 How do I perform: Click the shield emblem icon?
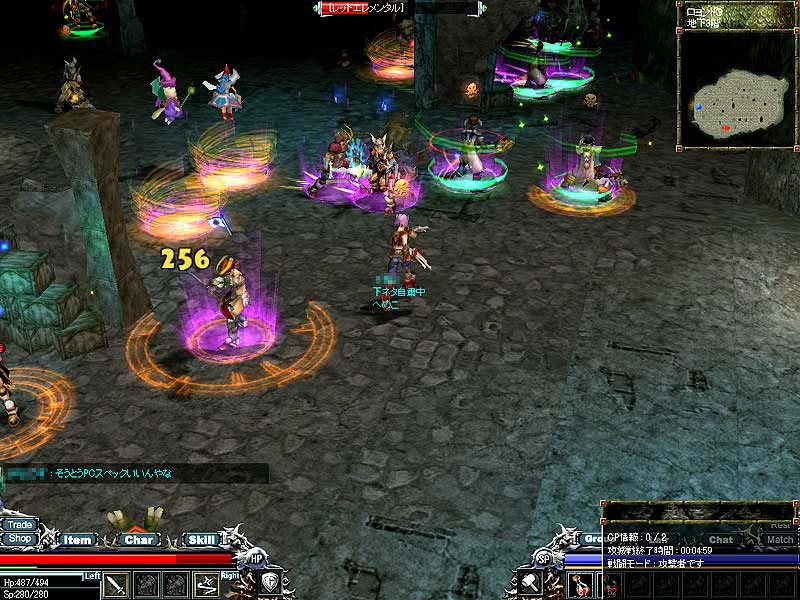point(270,583)
